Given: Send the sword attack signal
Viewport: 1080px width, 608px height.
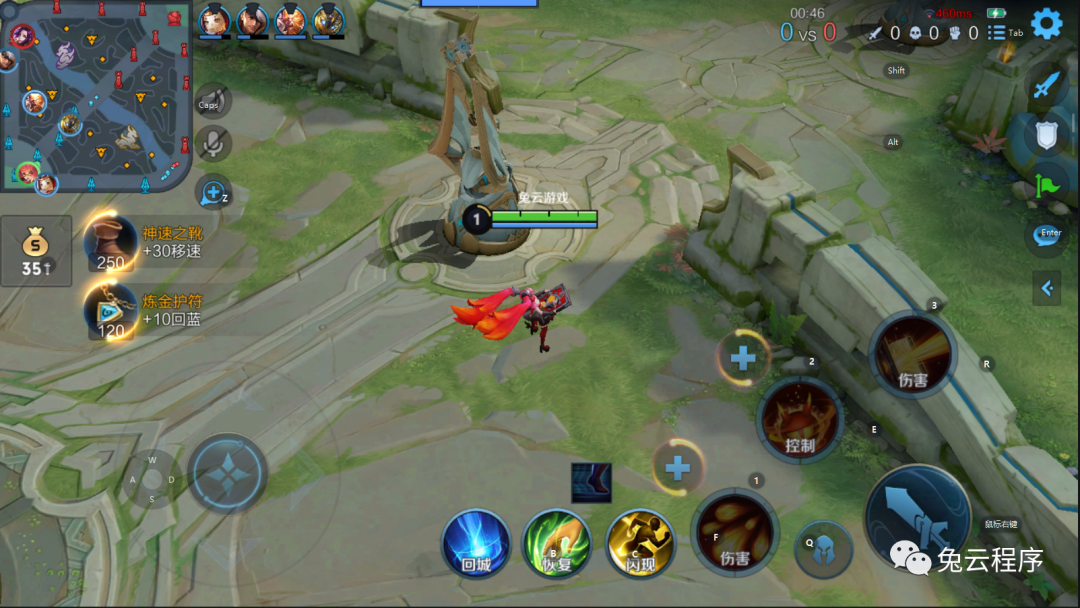Looking at the screenshot, I should click(x=1046, y=86).
